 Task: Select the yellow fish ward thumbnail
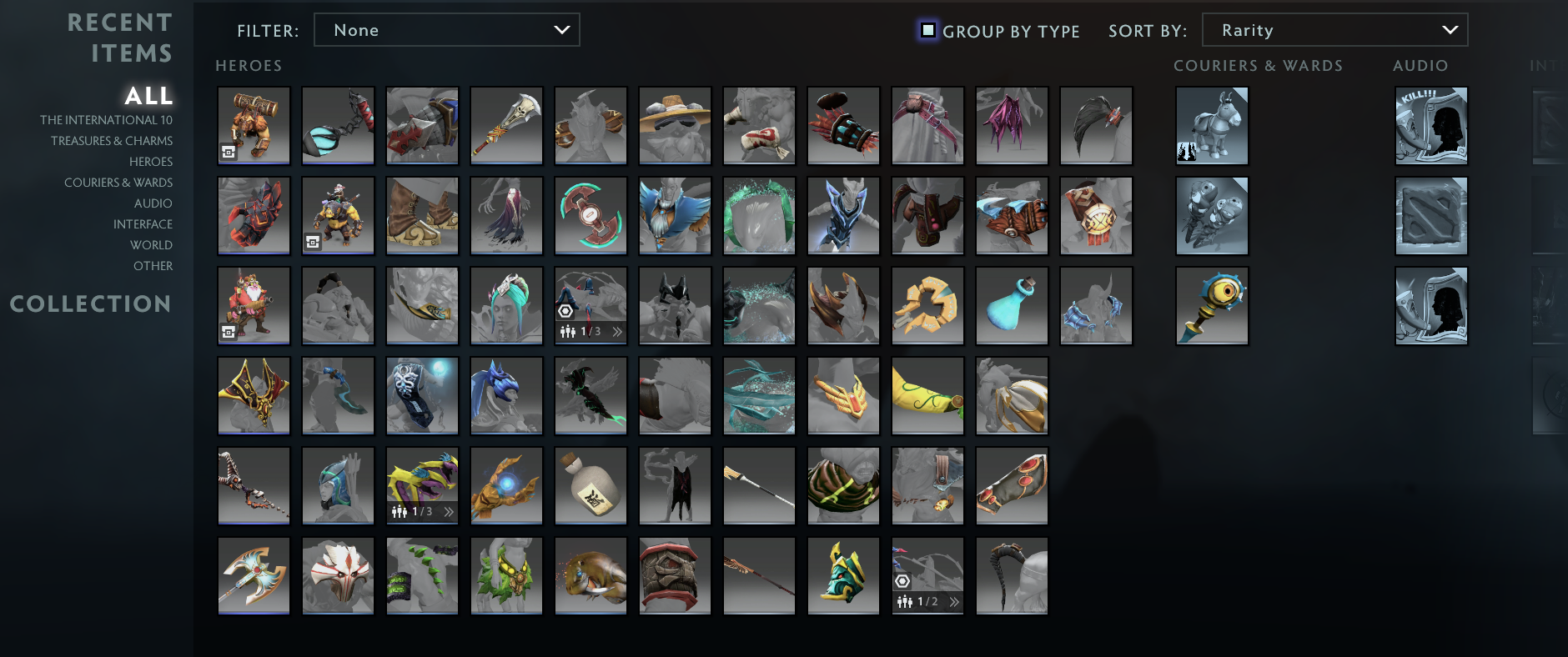point(1211,305)
